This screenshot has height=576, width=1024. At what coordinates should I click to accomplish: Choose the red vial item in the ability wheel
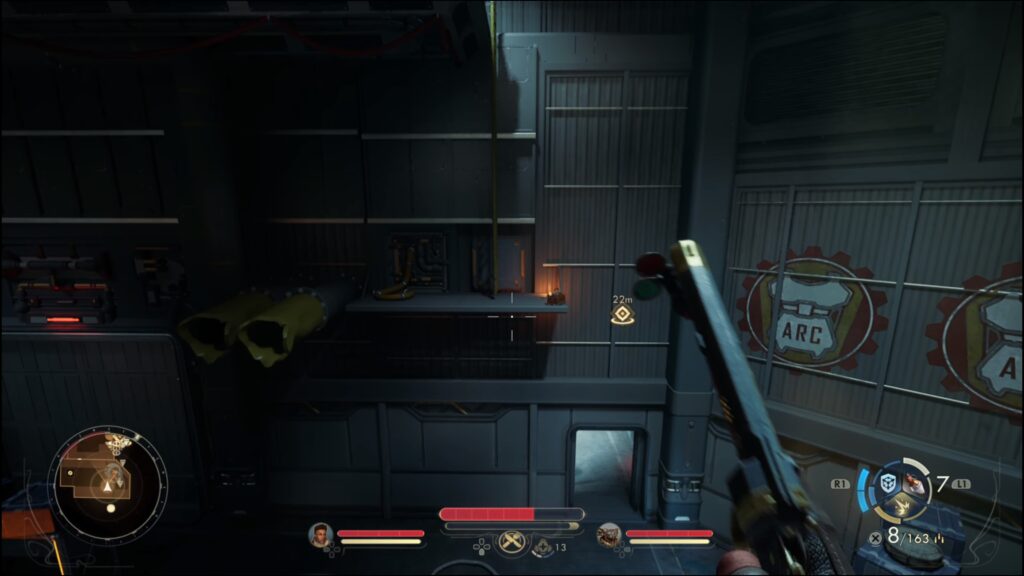[x=915, y=482]
